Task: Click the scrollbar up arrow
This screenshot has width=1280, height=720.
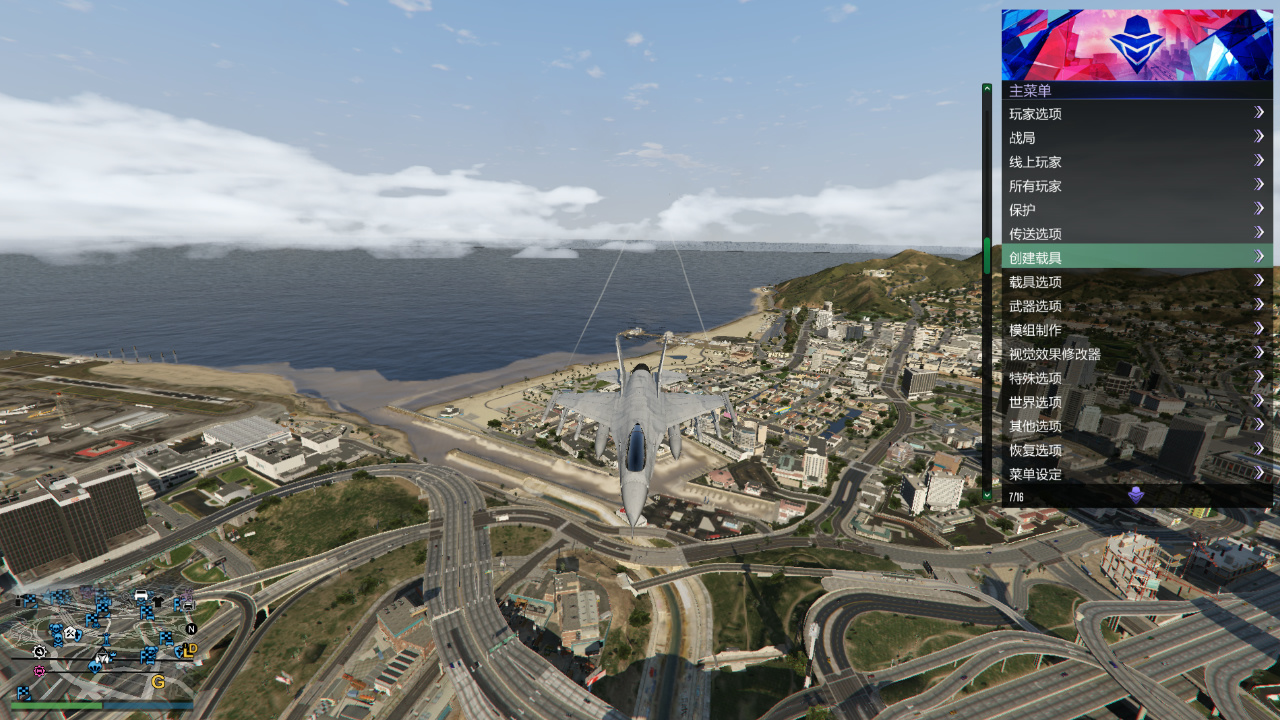Action: coord(987,89)
